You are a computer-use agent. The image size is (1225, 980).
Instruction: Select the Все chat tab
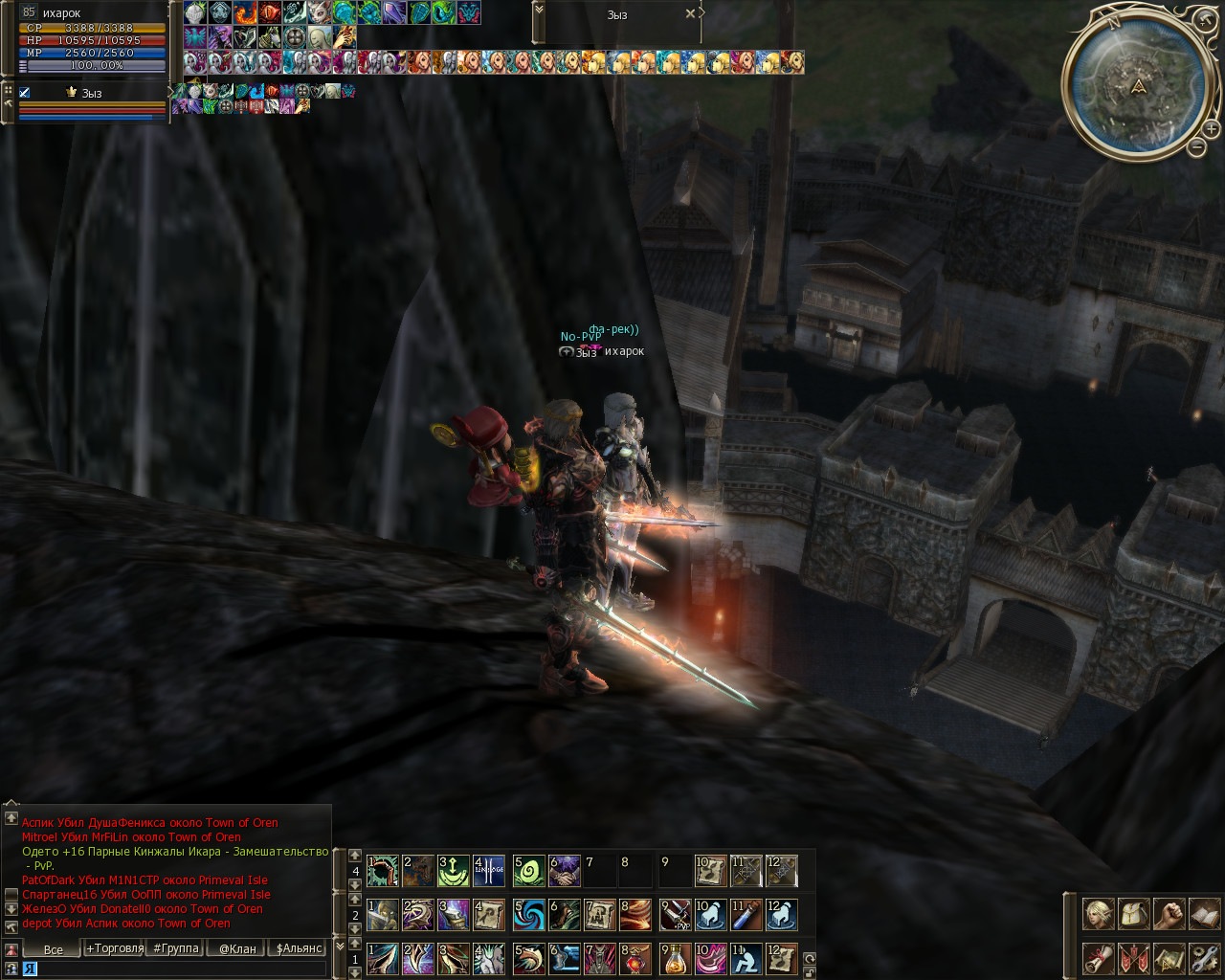54,949
